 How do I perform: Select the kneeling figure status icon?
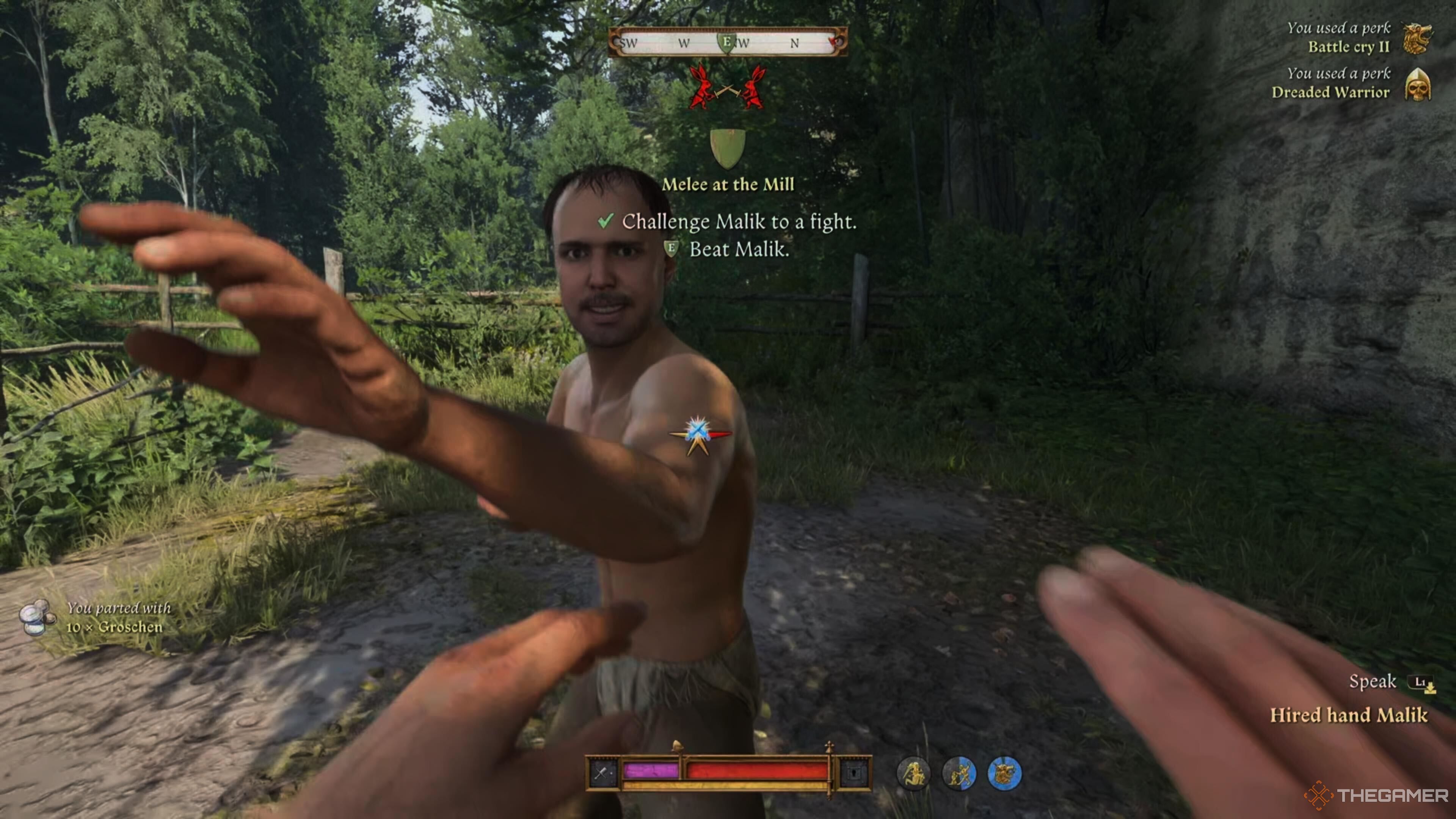coord(913,774)
